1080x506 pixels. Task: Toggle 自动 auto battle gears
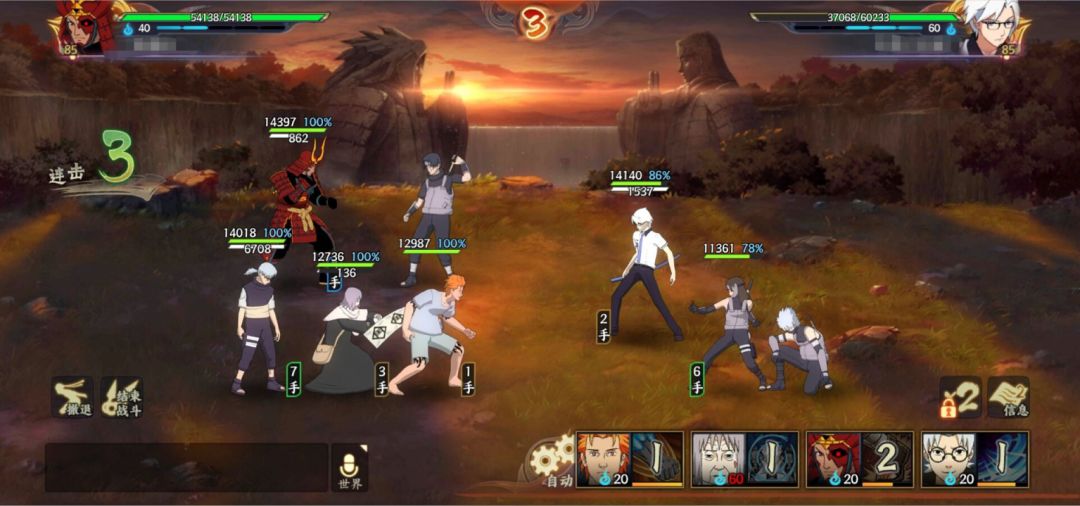pyautogui.click(x=553, y=463)
